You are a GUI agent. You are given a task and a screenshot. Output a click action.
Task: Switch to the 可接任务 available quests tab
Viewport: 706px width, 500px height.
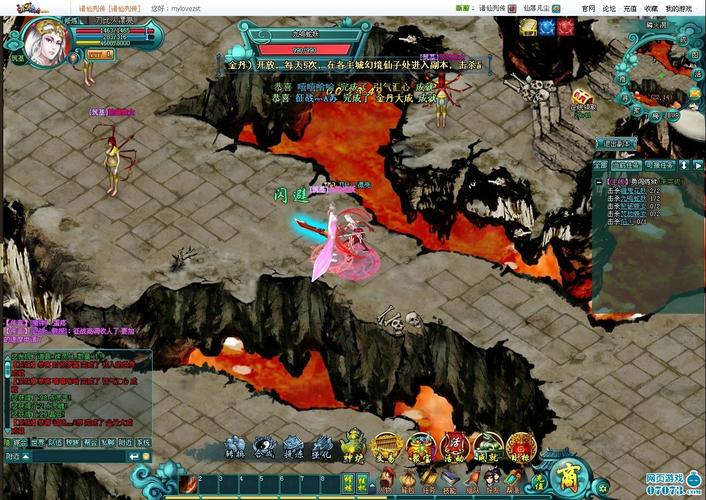coord(661,164)
